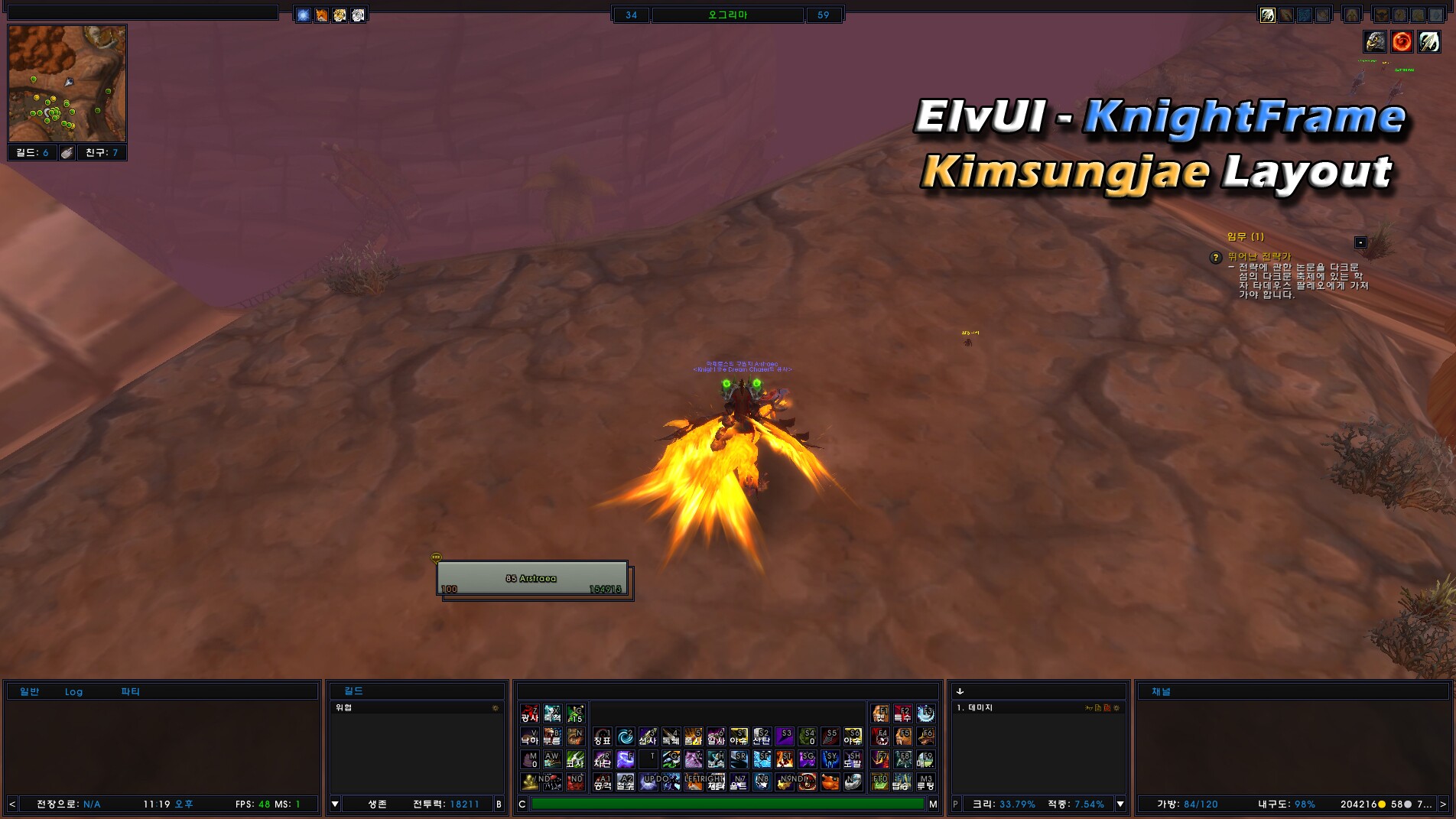Click the mail icon next to 친구: 7

point(67,152)
